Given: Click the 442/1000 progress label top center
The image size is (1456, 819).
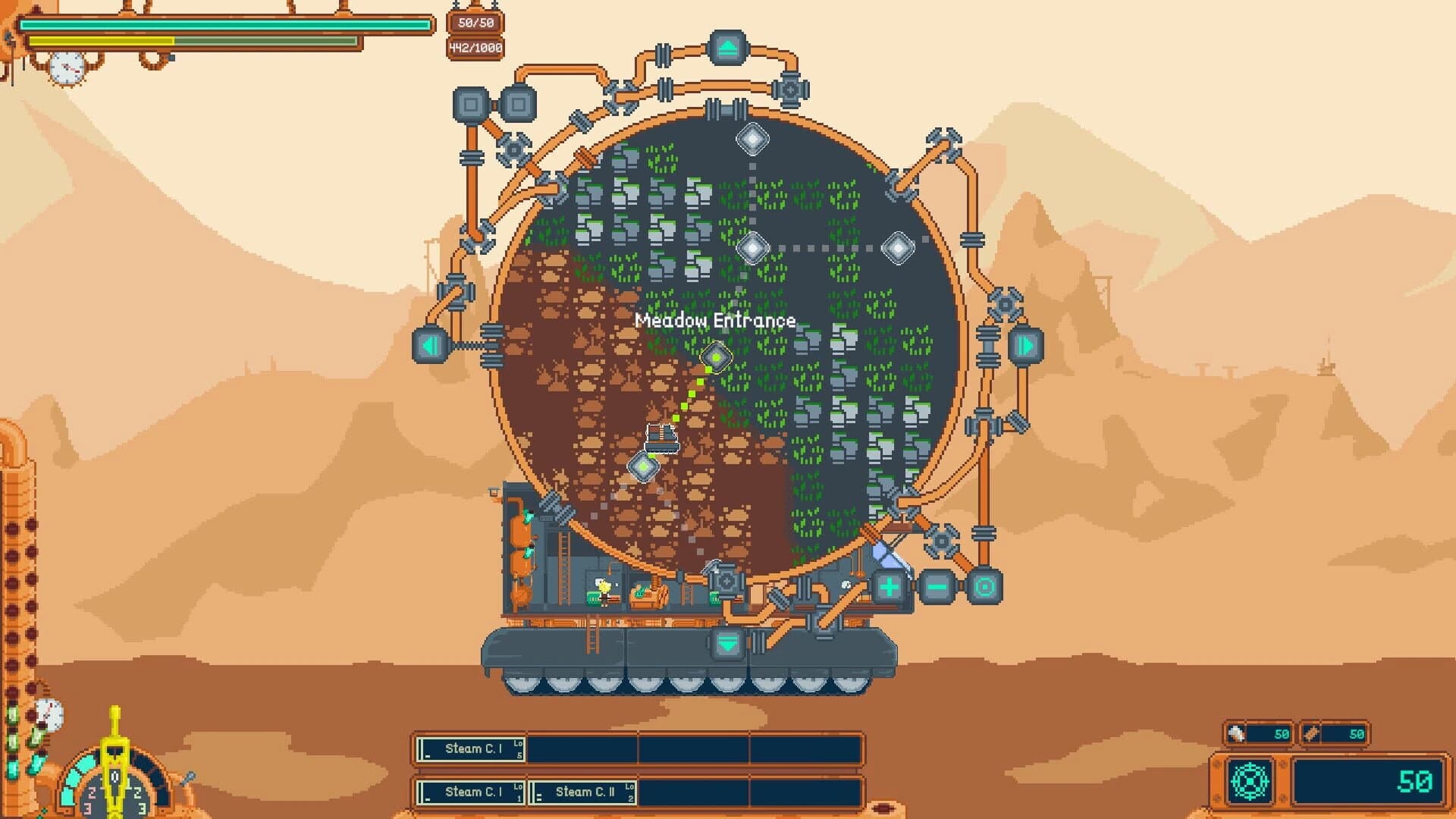Looking at the screenshot, I should (476, 47).
